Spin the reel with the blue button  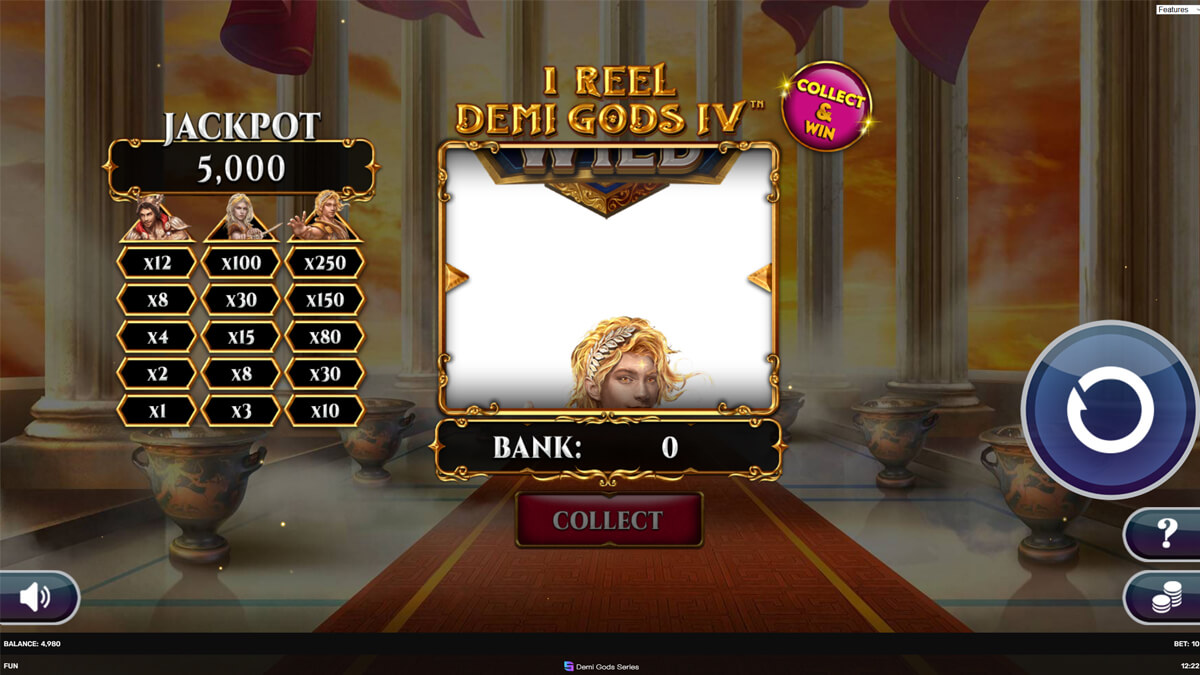point(1109,409)
